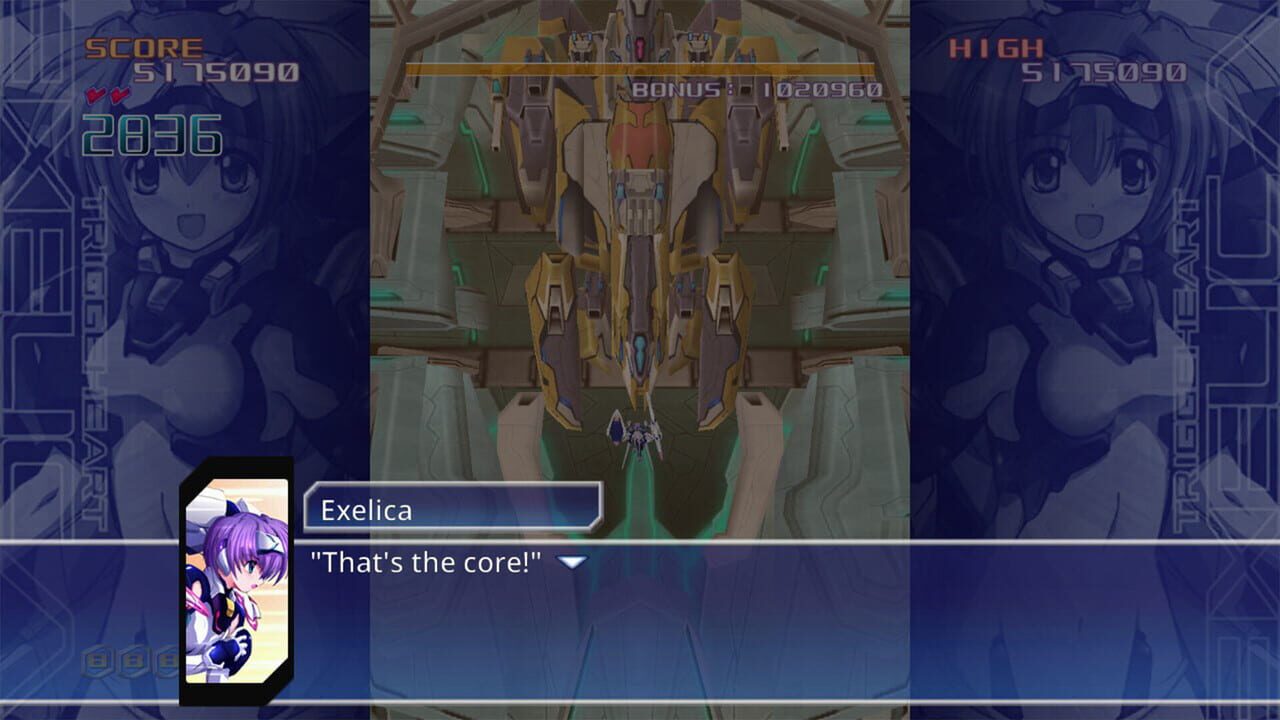
Task: Click the middle hexagonal '8' counter icon
Action: [x=131, y=660]
